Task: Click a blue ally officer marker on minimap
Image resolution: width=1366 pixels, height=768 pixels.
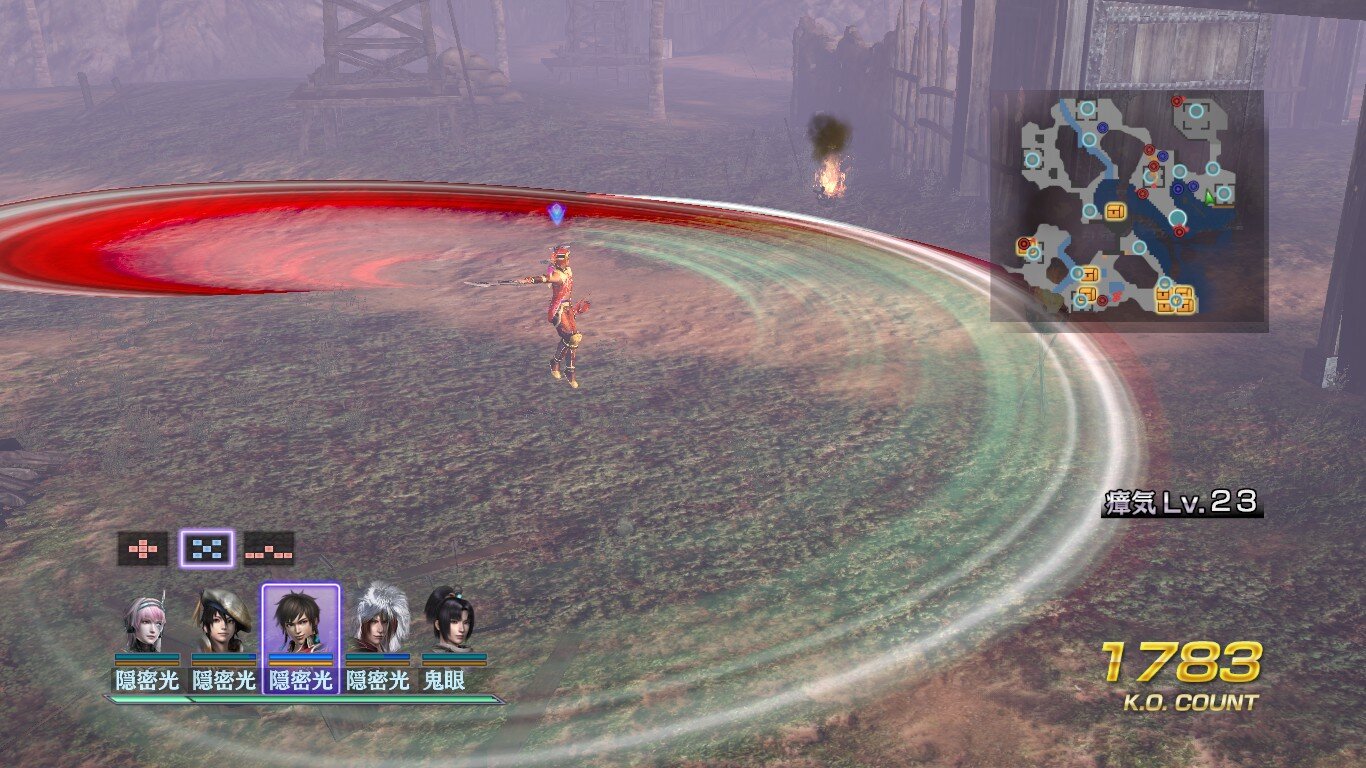Action: click(x=1178, y=187)
